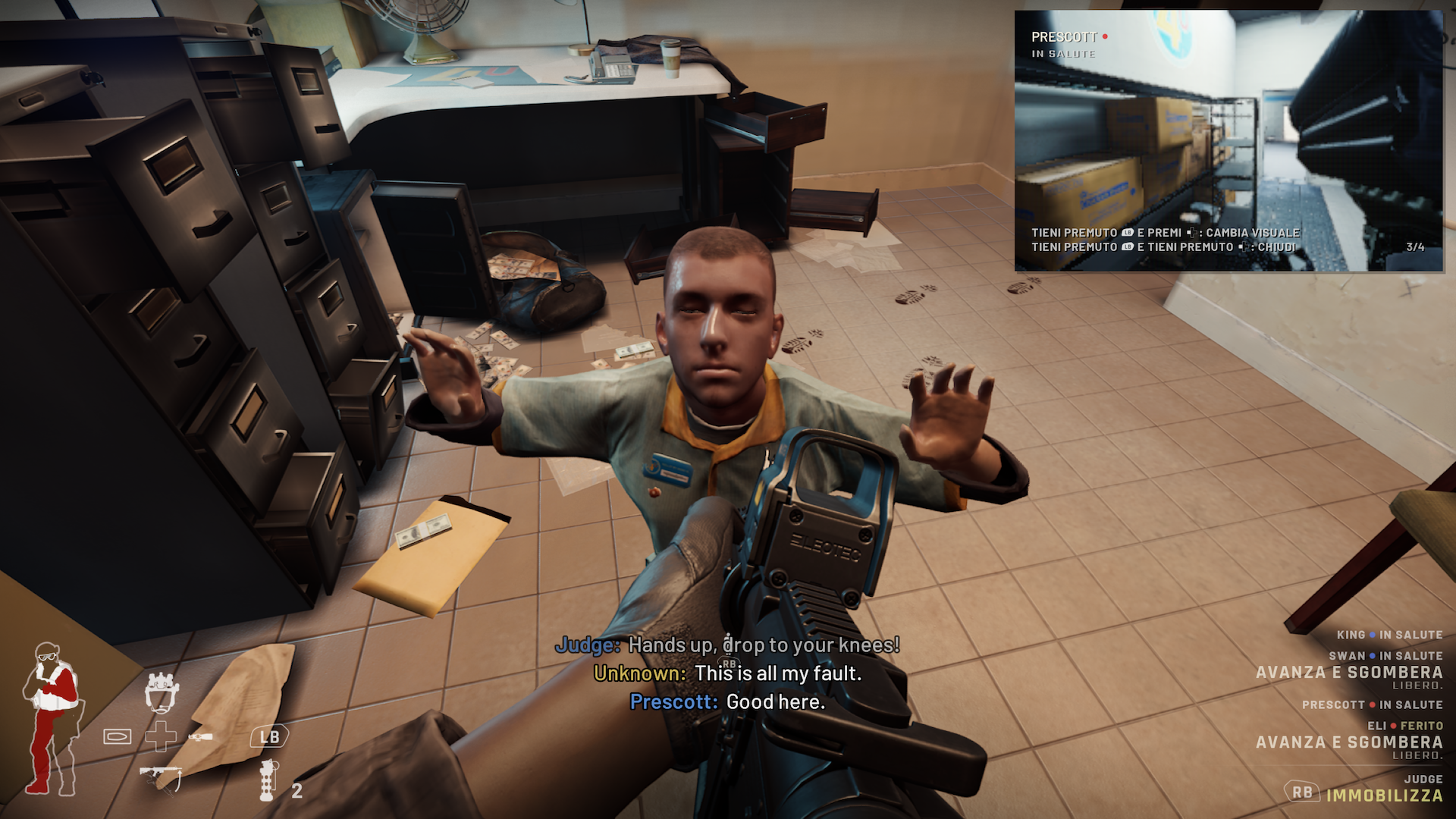Select the helmet headgear icon
Viewport: 1456px width, 819px height.
click(x=162, y=692)
